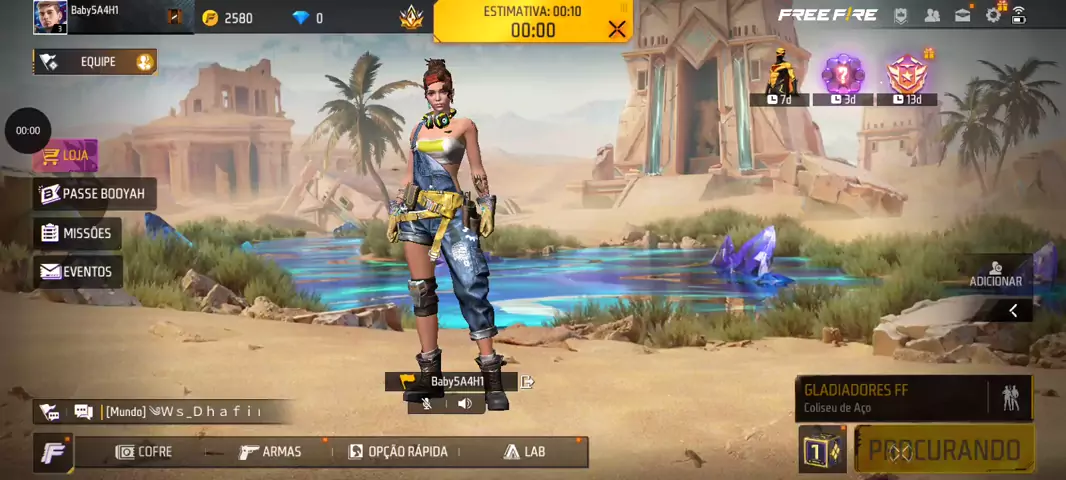Open the EVENTOS menu
Image resolution: width=1066 pixels, height=480 pixels.
coord(77,271)
